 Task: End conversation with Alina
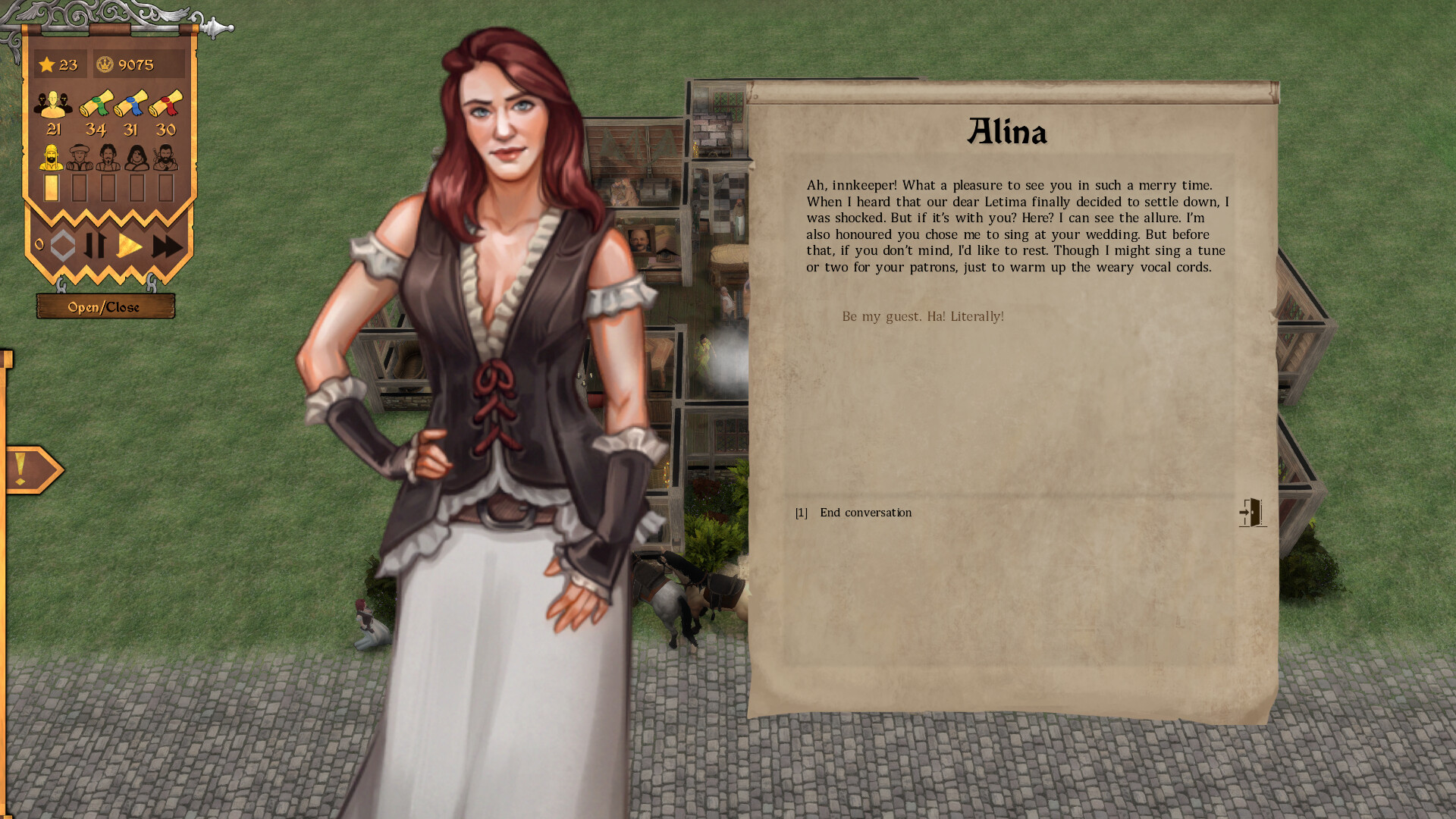pyautogui.click(x=865, y=513)
